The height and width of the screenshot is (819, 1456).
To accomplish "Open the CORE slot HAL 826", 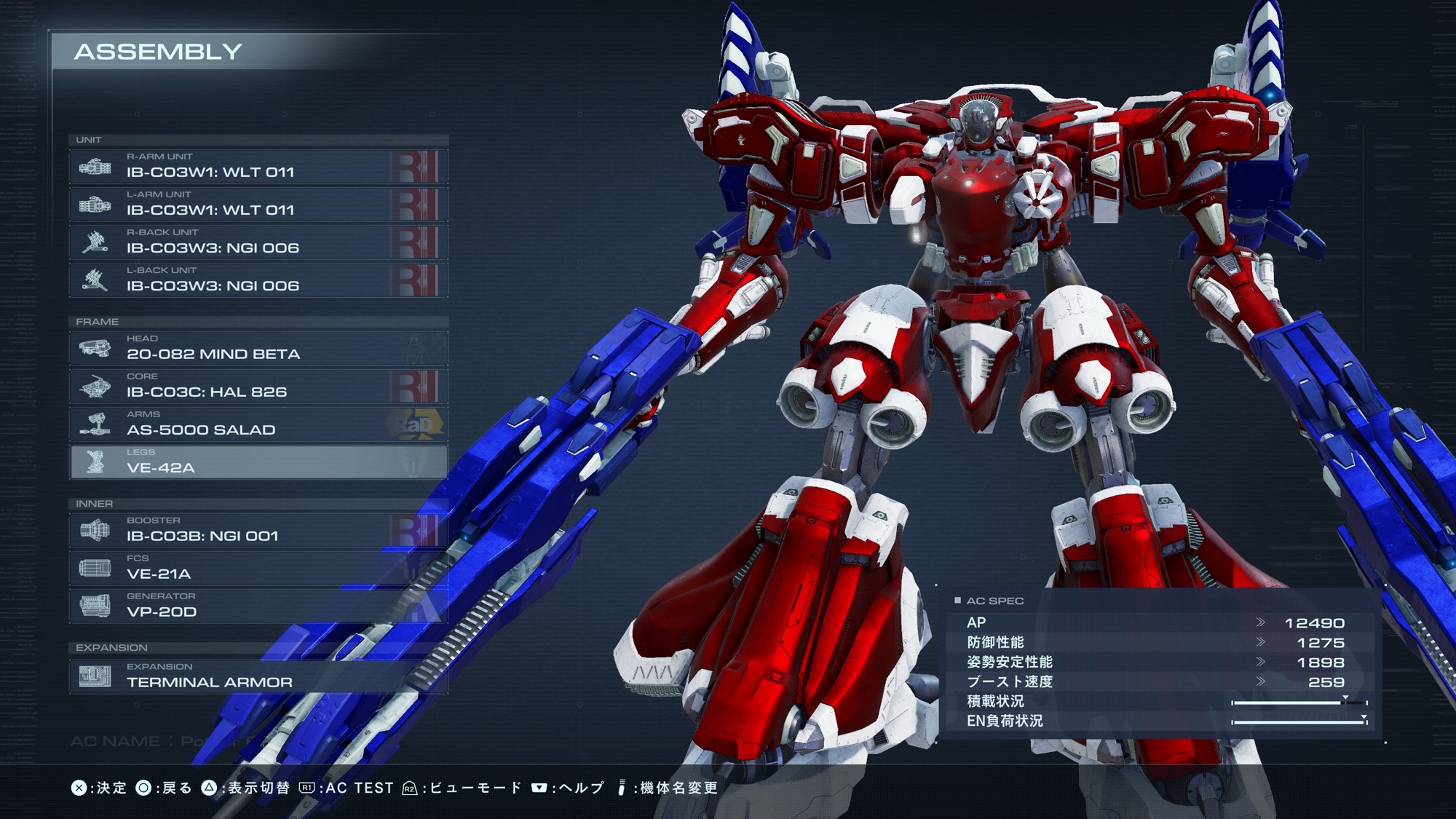I will pos(258,386).
